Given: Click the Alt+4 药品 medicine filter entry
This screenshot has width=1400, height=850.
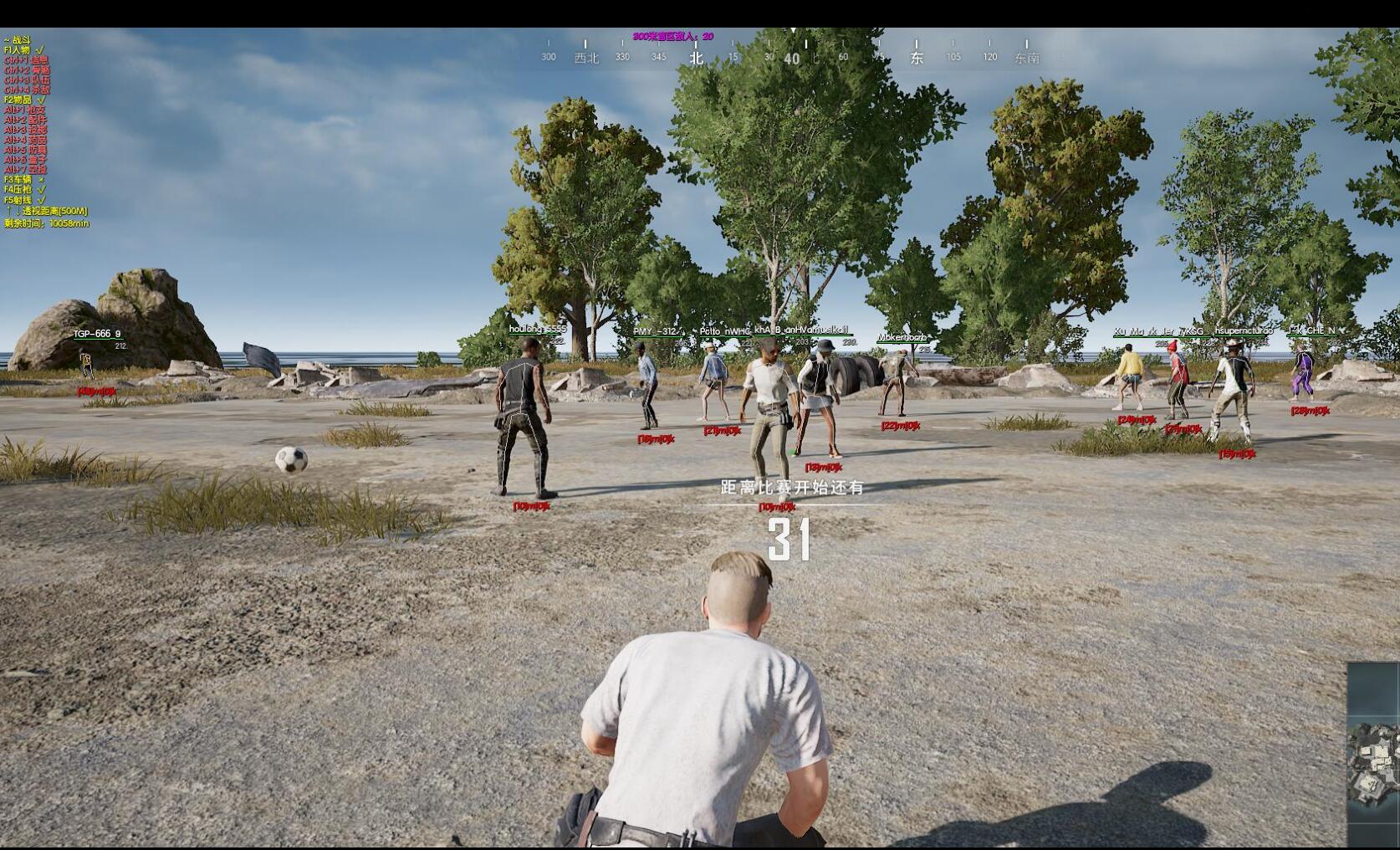Looking at the screenshot, I should (x=25, y=141).
